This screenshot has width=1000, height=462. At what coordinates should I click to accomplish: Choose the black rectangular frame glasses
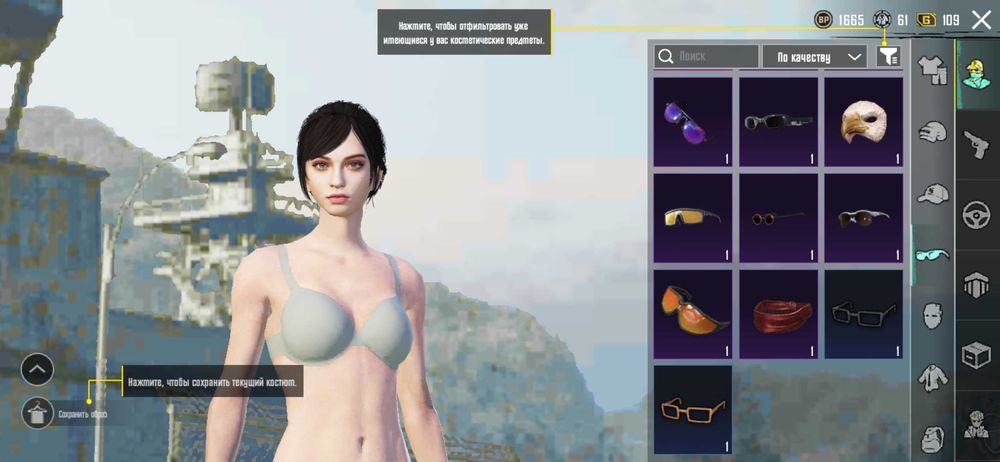[863, 313]
